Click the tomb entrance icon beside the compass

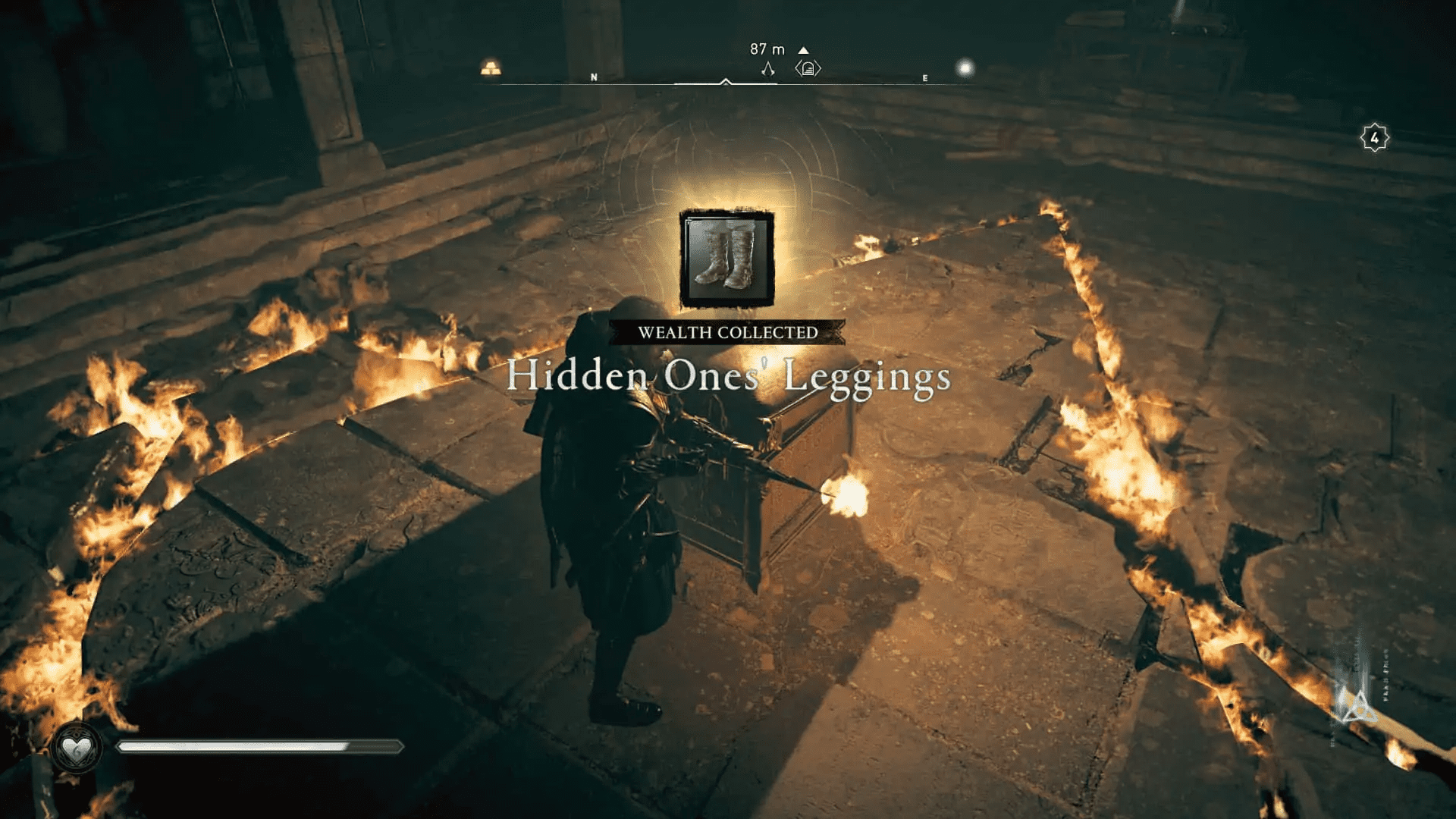coord(810,68)
